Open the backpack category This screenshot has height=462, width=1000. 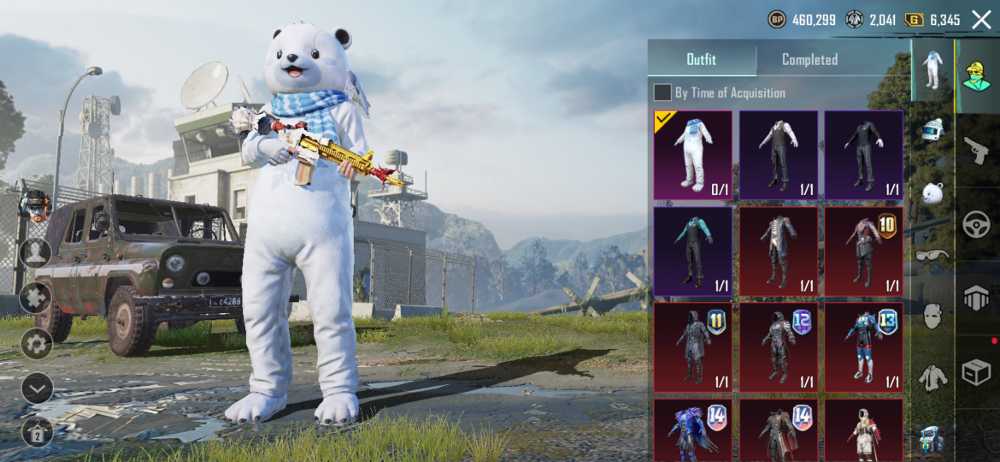click(x=932, y=438)
